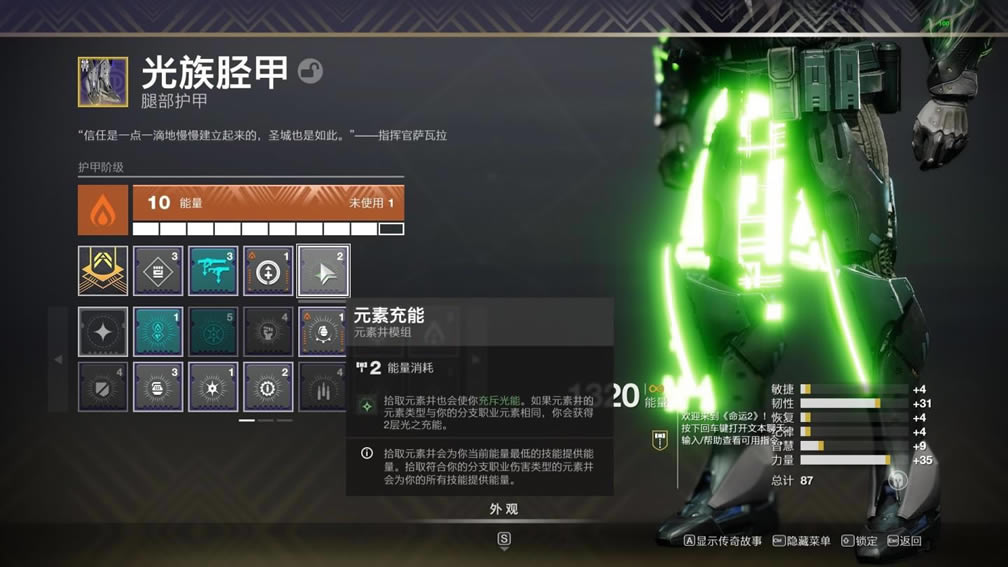
Task: Select the three bullets mod option
Action: pos(323,386)
